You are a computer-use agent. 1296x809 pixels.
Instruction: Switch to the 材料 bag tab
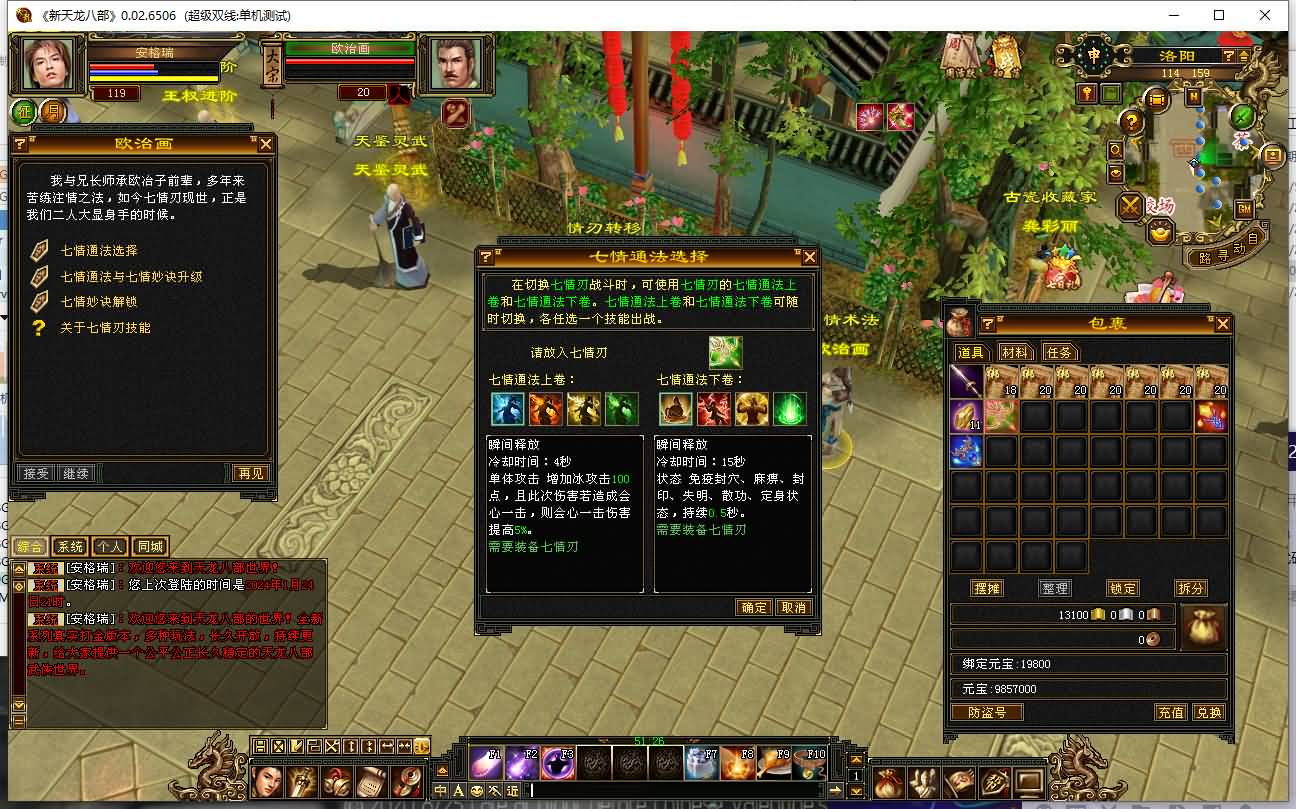tap(1014, 352)
